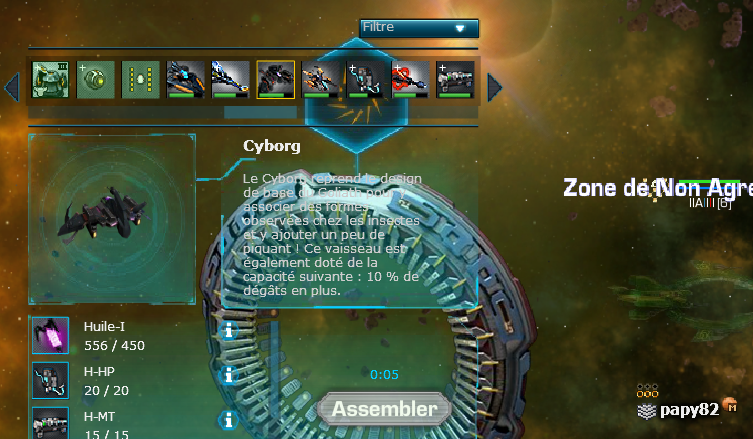Viewport: 753px width, 439px height.
Task: Select the highlighted Cyborg ship recipe
Action: point(275,80)
